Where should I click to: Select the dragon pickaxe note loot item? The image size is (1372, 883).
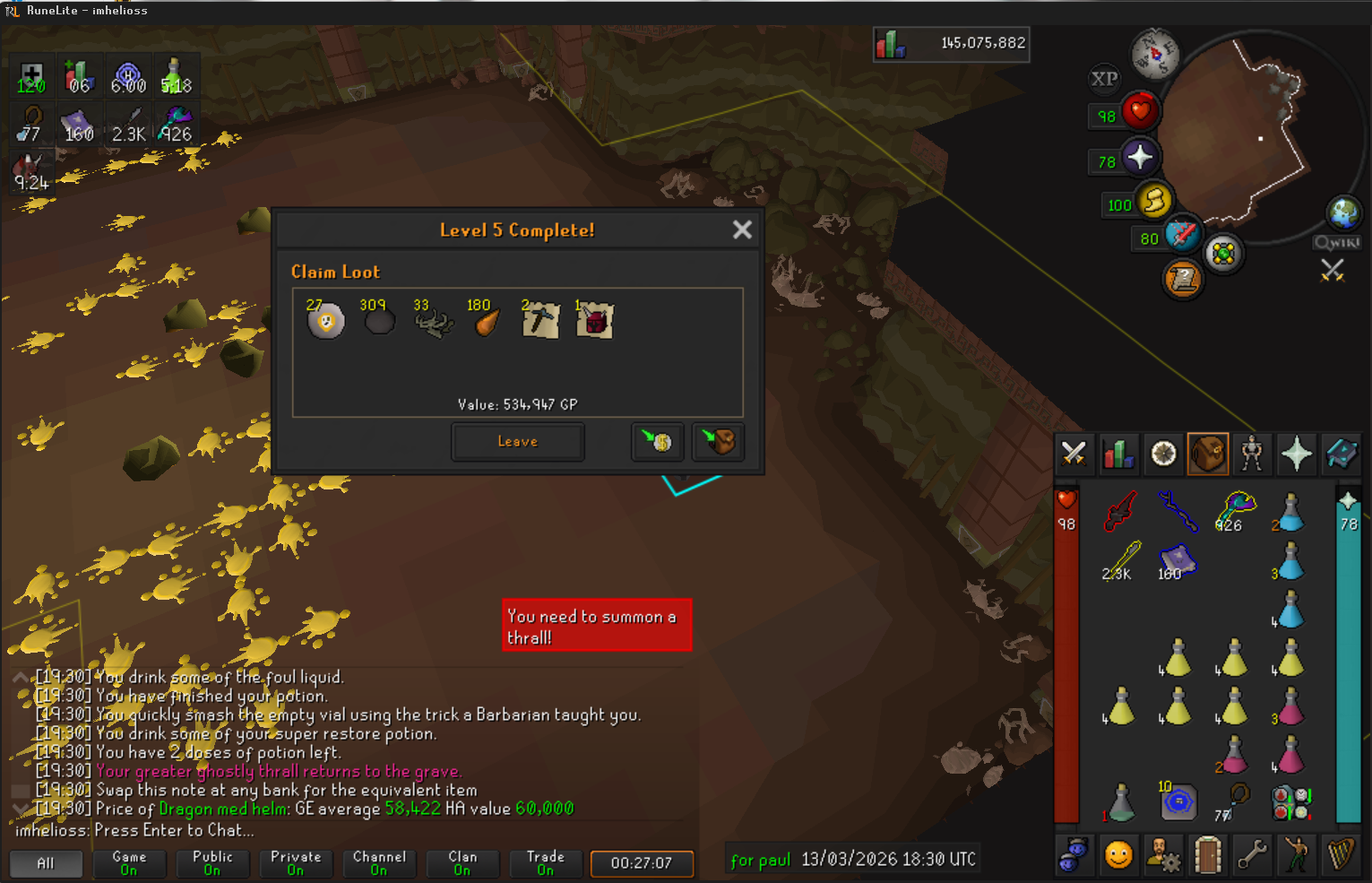coord(540,321)
